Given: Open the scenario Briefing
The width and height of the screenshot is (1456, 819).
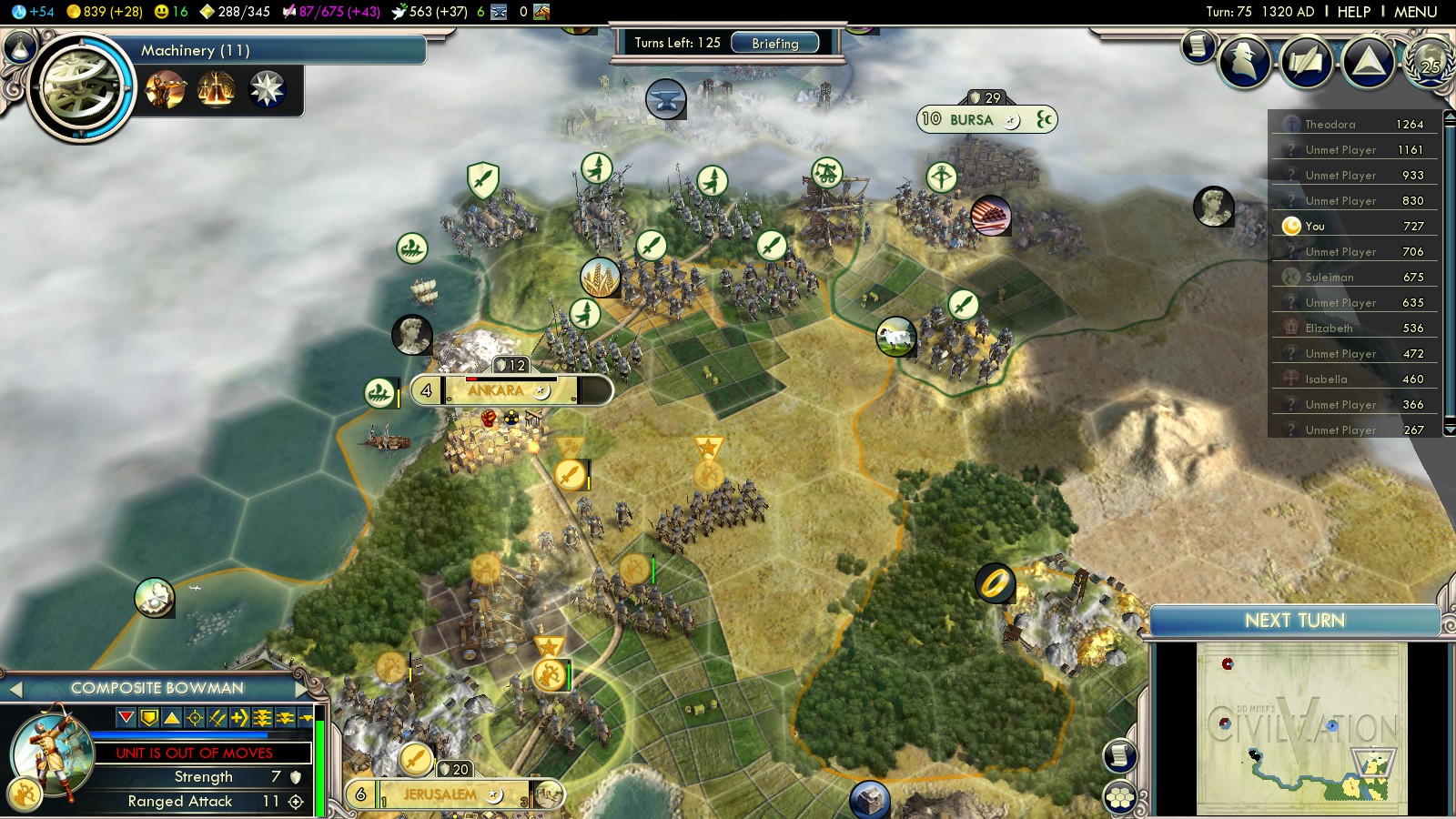Looking at the screenshot, I should click(x=774, y=43).
